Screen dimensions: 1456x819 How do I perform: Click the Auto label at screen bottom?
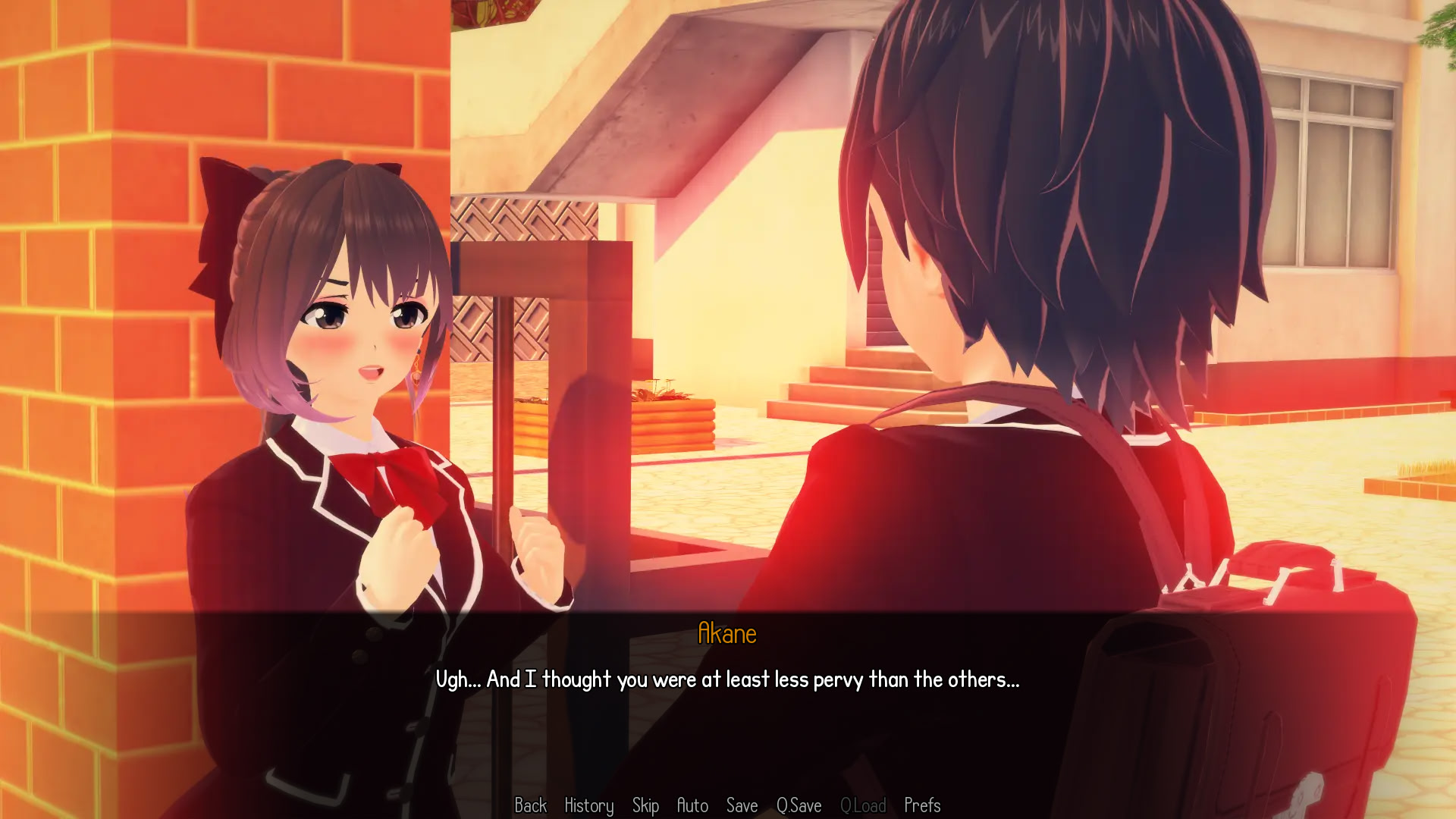(x=692, y=806)
